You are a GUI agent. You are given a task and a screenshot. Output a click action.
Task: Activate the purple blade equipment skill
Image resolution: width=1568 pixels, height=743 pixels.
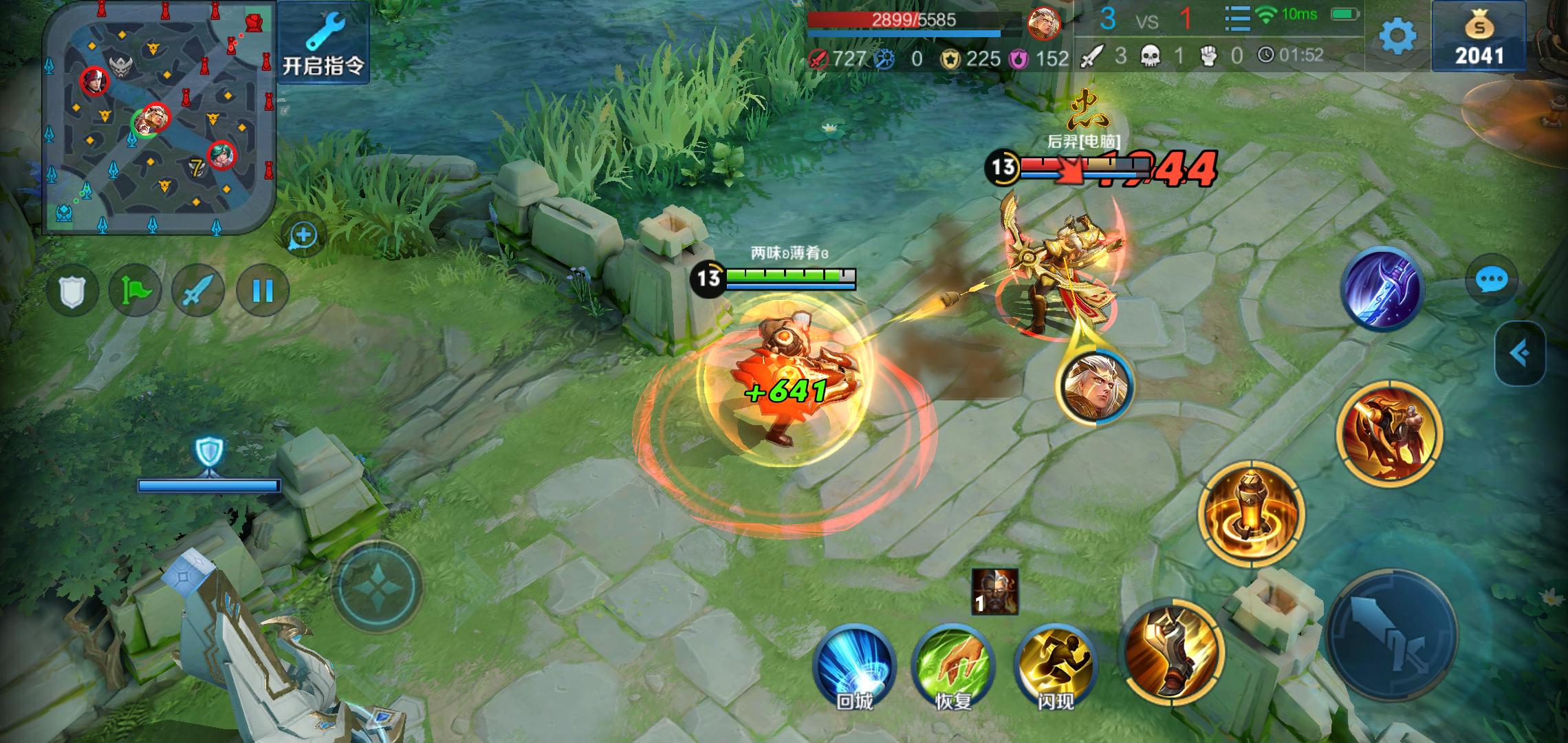point(1383,289)
